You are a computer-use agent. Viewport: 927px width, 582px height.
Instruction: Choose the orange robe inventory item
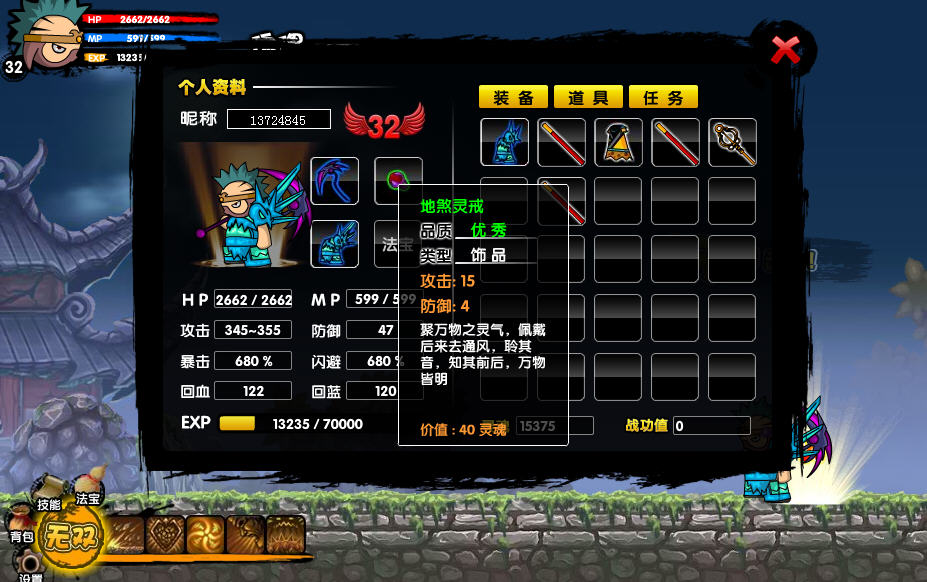pyautogui.click(x=618, y=142)
